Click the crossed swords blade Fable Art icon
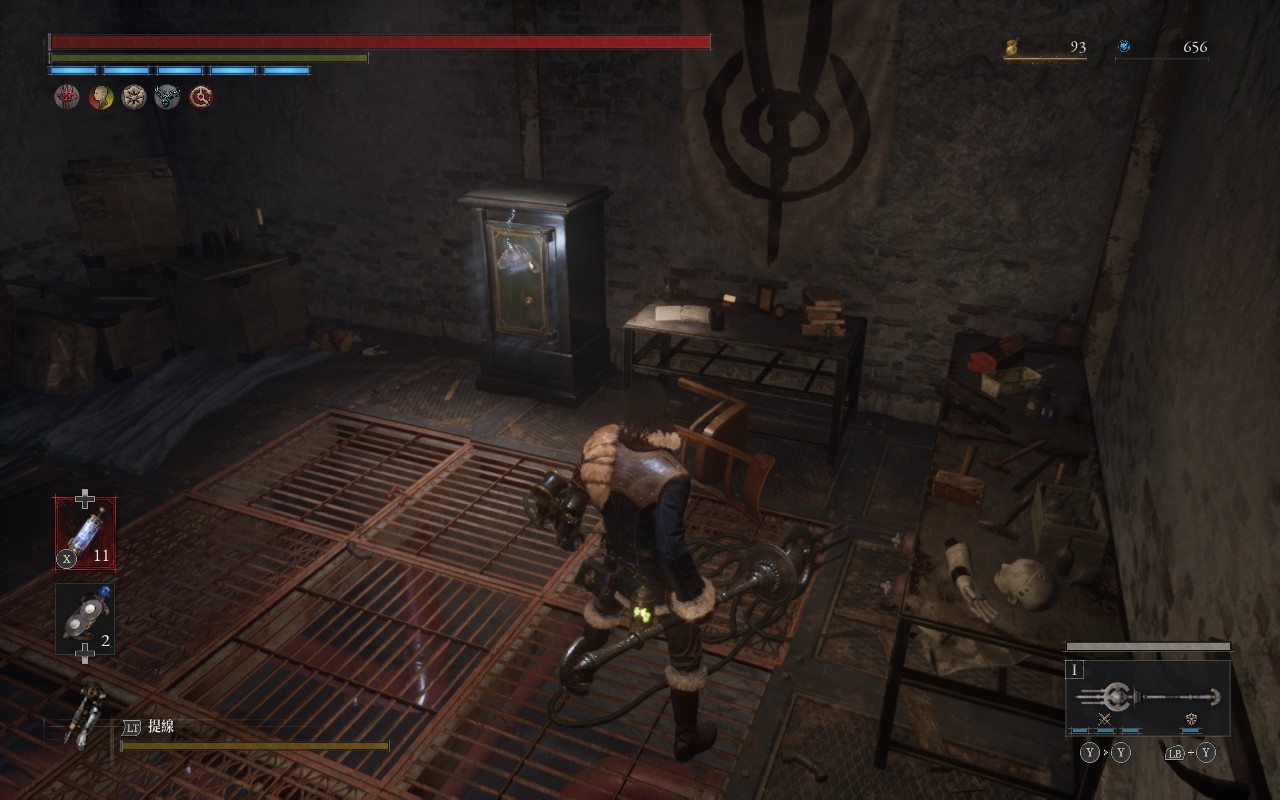The width and height of the screenshot is (1280, 800). click(1104, 719)
